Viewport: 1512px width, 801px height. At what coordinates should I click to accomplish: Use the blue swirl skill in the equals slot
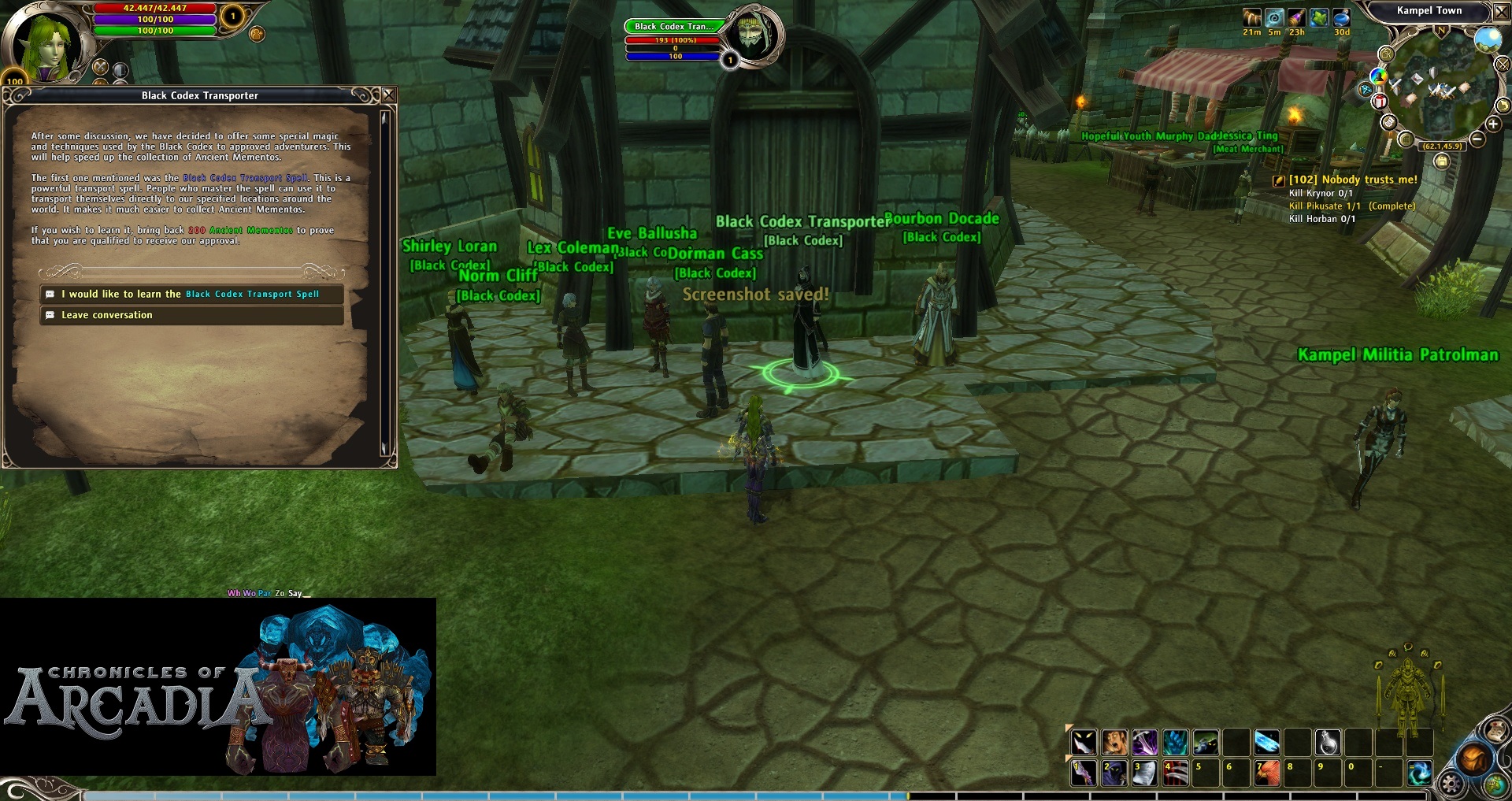point(1419,773)
